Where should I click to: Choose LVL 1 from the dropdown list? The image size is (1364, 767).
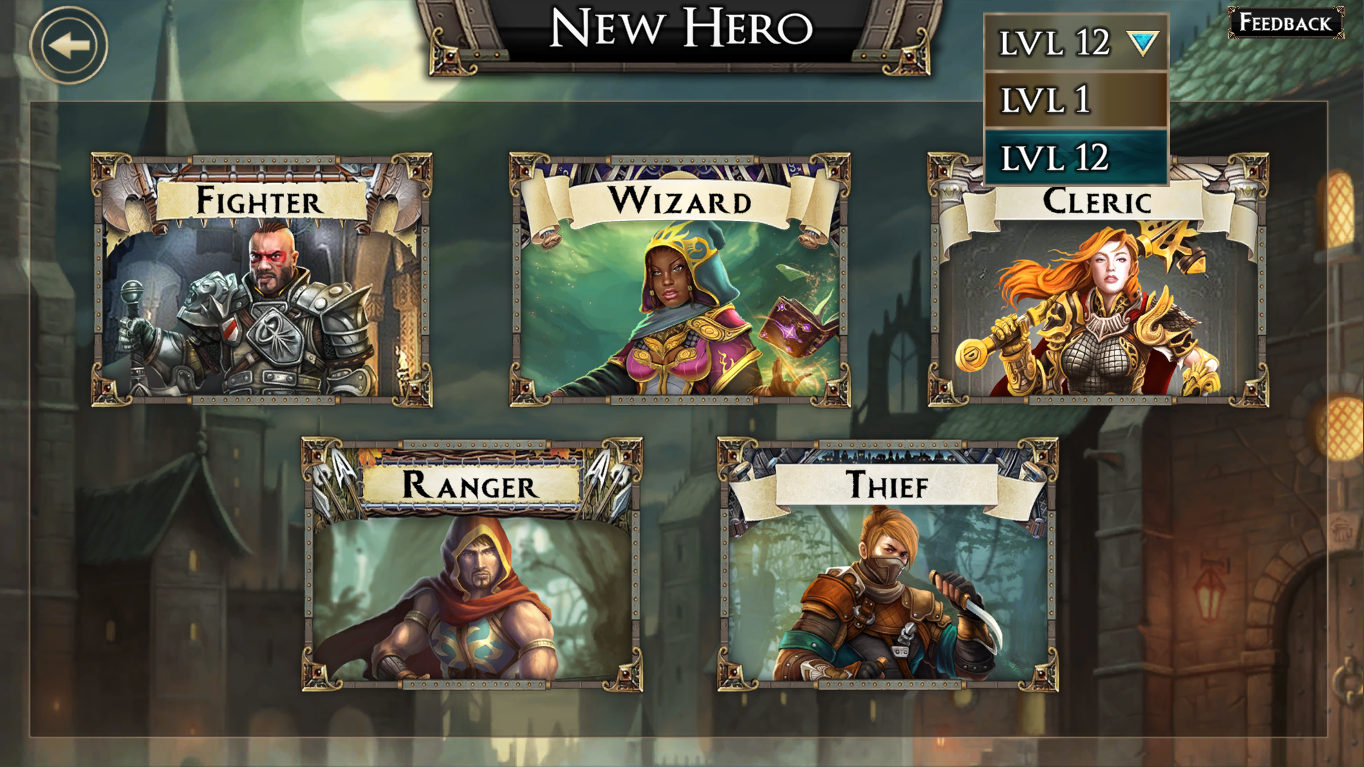1076,100
